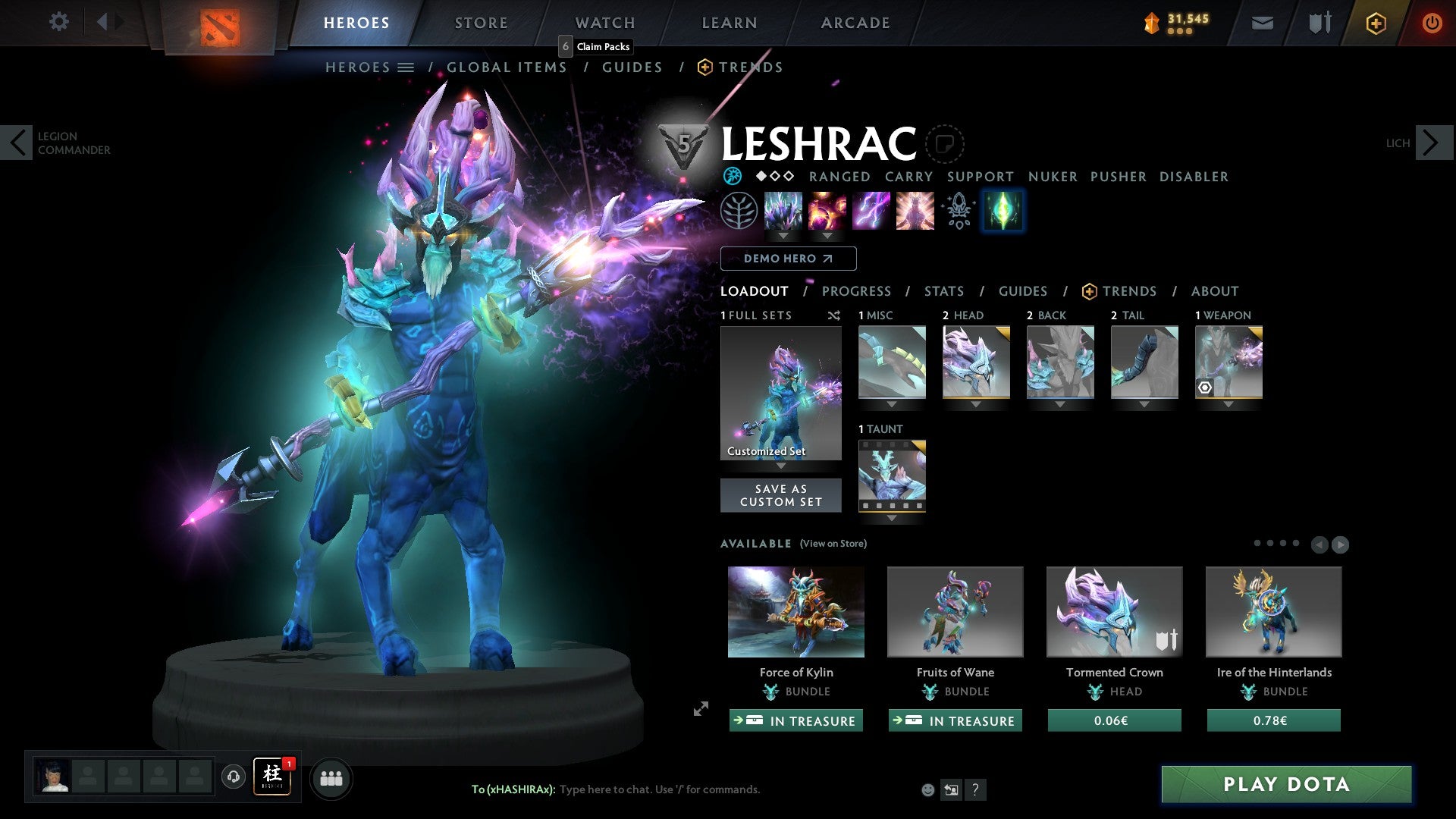
Task: Switch to the STATS tab
Action: point(943,290)
